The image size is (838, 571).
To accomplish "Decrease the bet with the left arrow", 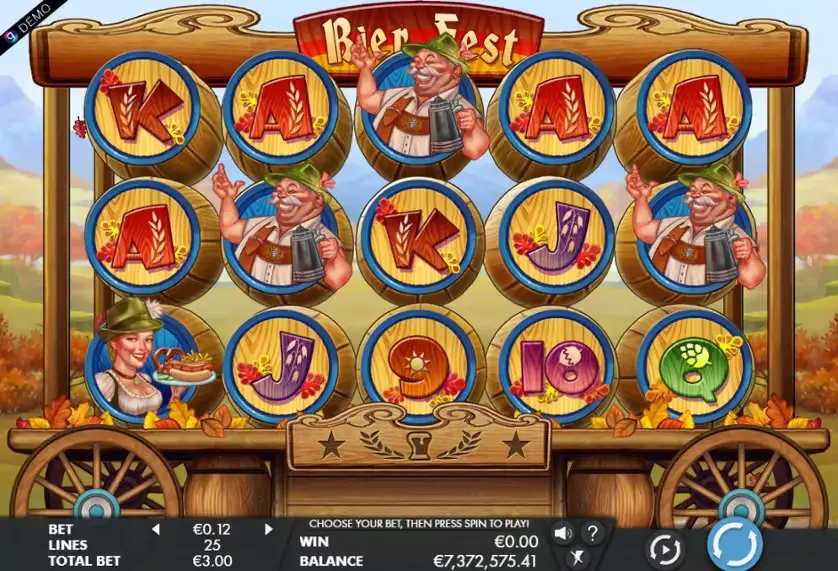I will click(155, 529).
